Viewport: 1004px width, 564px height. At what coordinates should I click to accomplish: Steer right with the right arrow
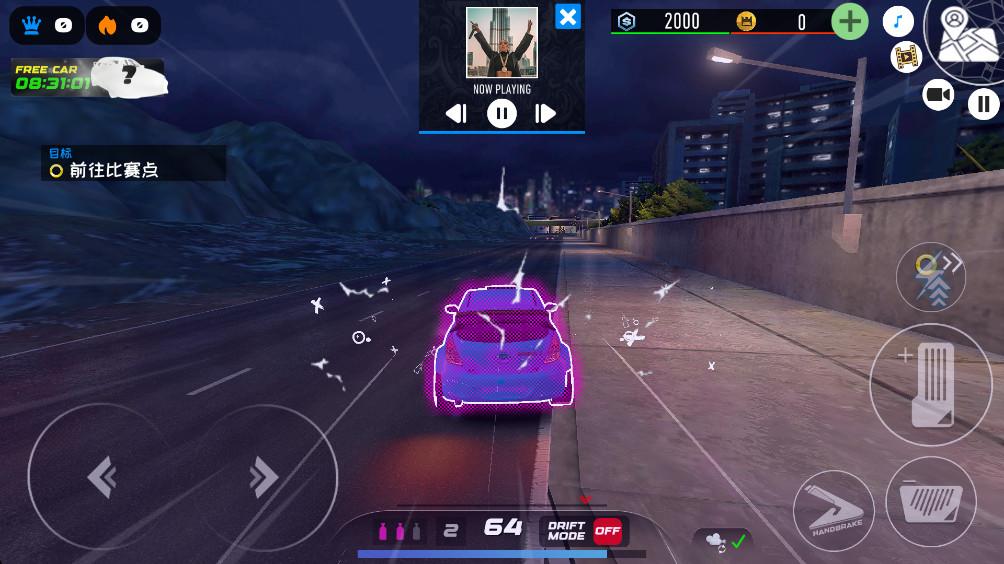(x=265, y=477)
